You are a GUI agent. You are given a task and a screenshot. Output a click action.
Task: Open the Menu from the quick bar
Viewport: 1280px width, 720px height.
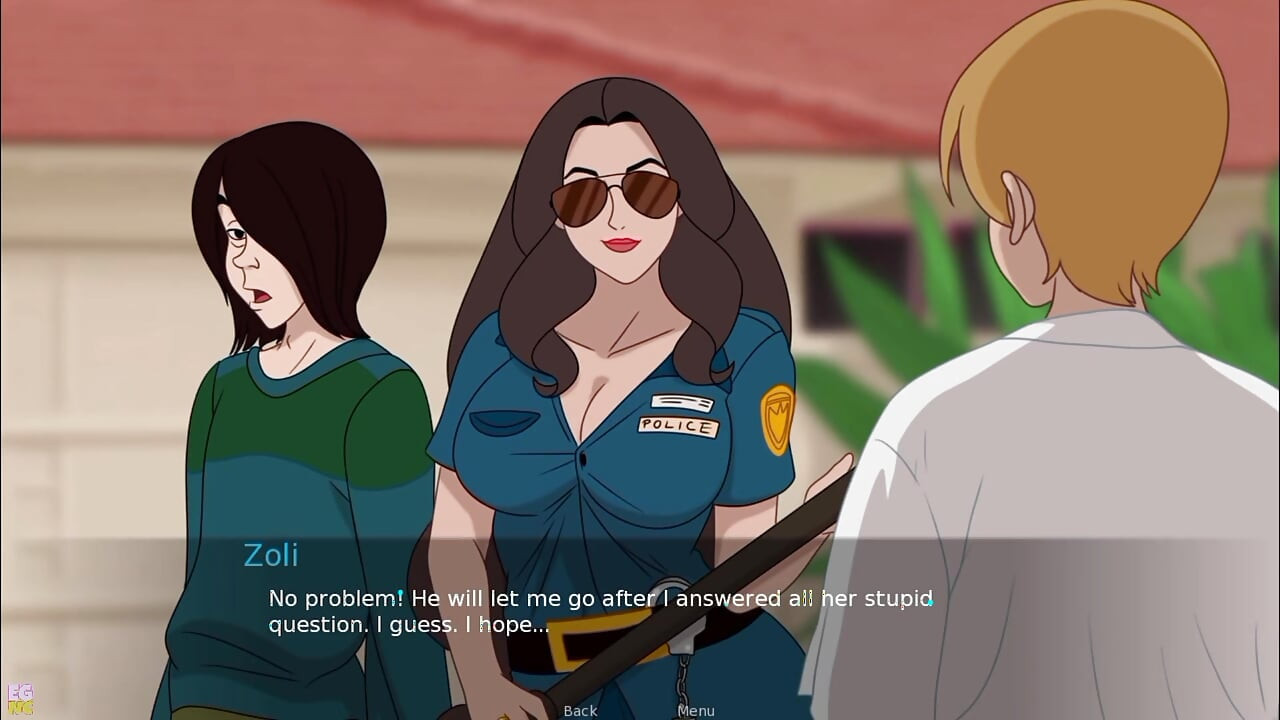point(695,710)
